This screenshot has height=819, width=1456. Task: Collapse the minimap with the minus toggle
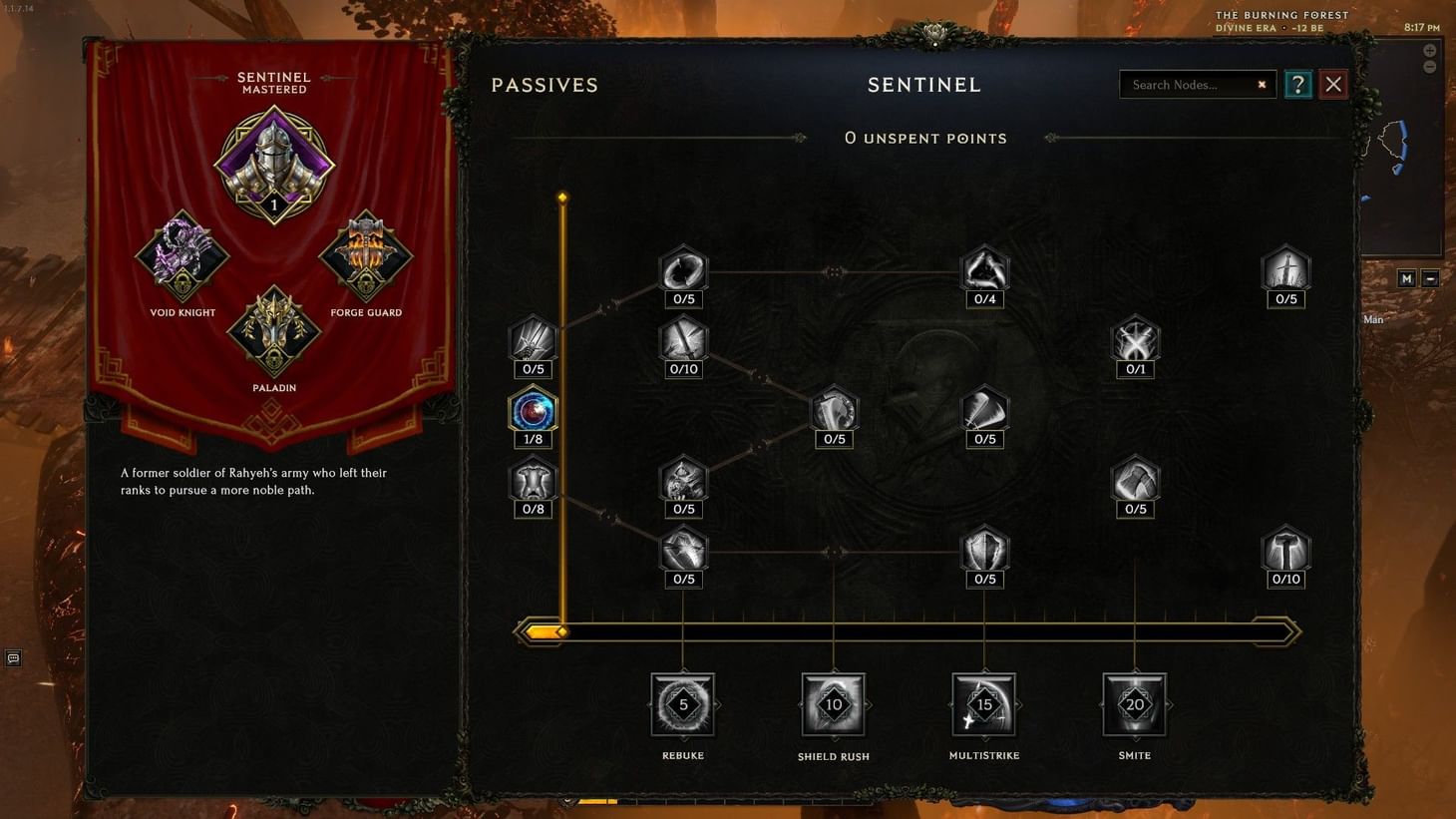pyautogui.click(x=1432, y=278)
